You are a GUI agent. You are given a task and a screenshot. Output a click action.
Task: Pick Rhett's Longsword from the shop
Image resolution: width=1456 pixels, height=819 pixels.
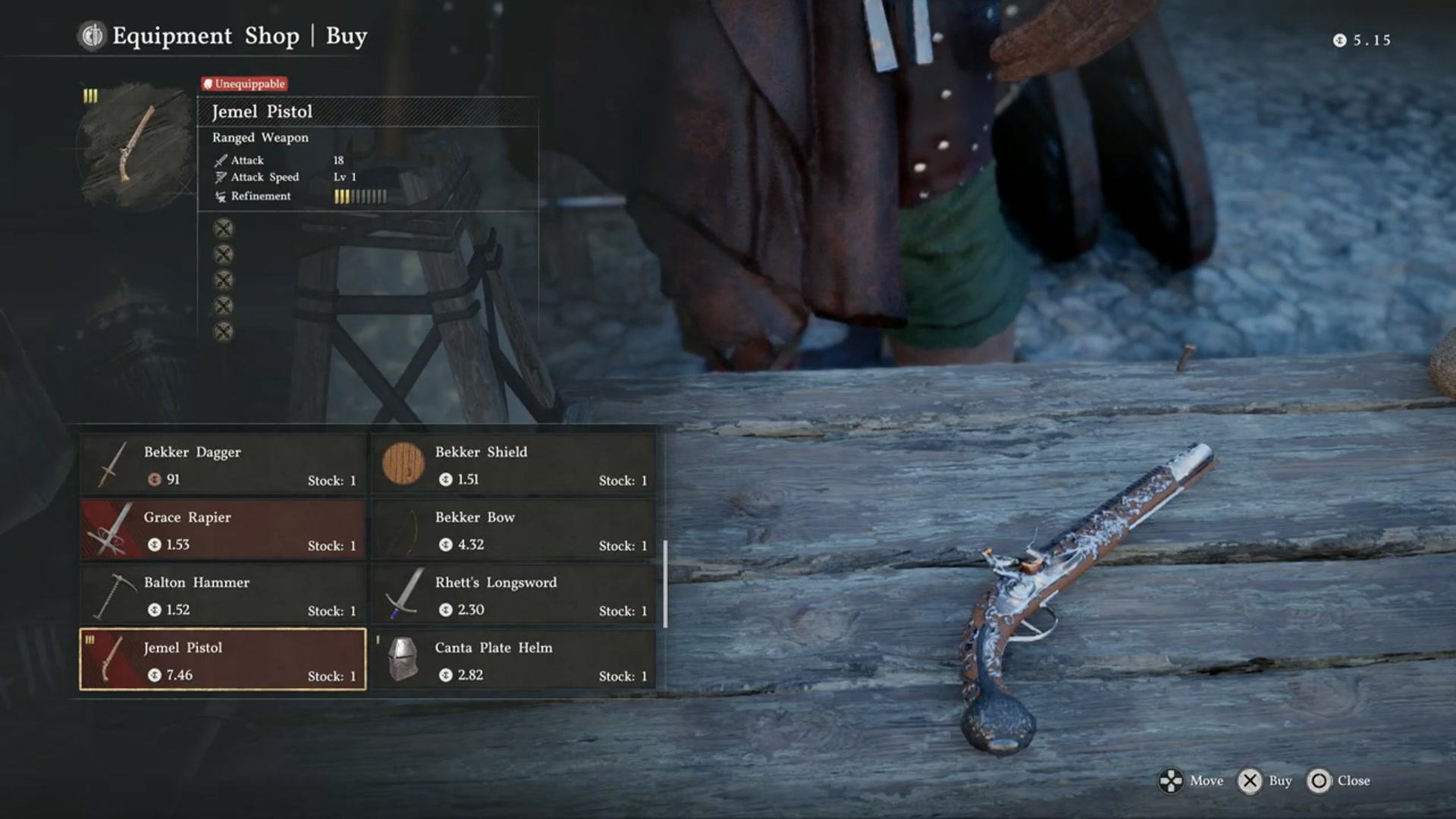click(x=513, y=595)
